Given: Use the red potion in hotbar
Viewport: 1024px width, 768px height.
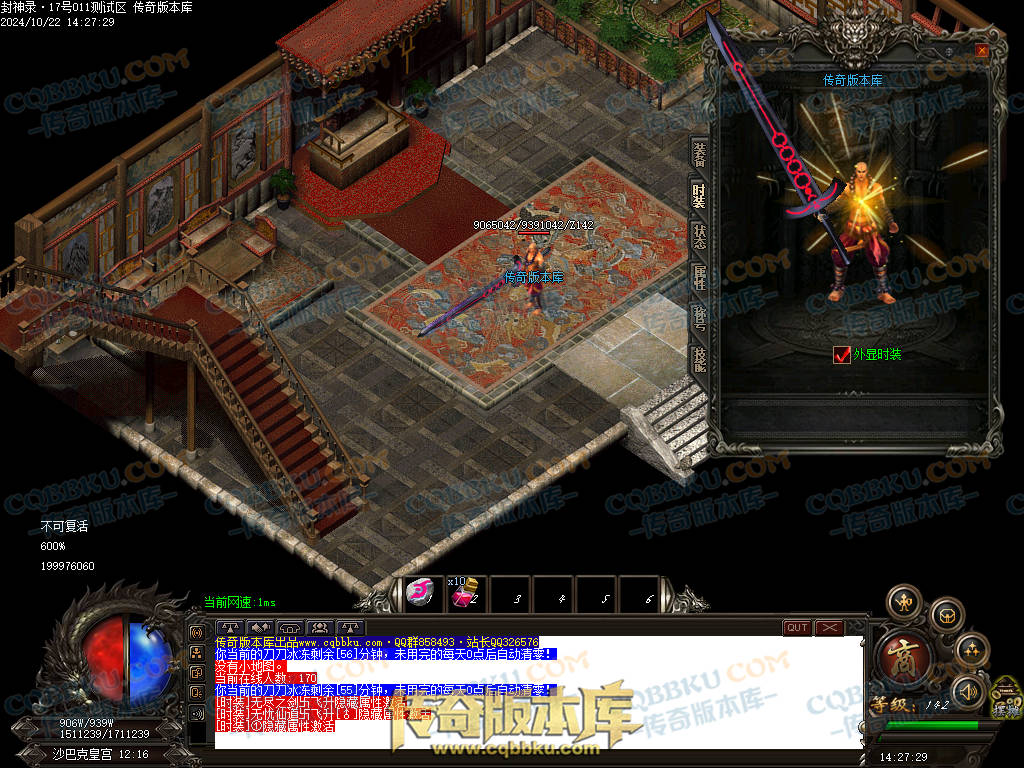Looking at the screenshot, I should pos(463,595).
